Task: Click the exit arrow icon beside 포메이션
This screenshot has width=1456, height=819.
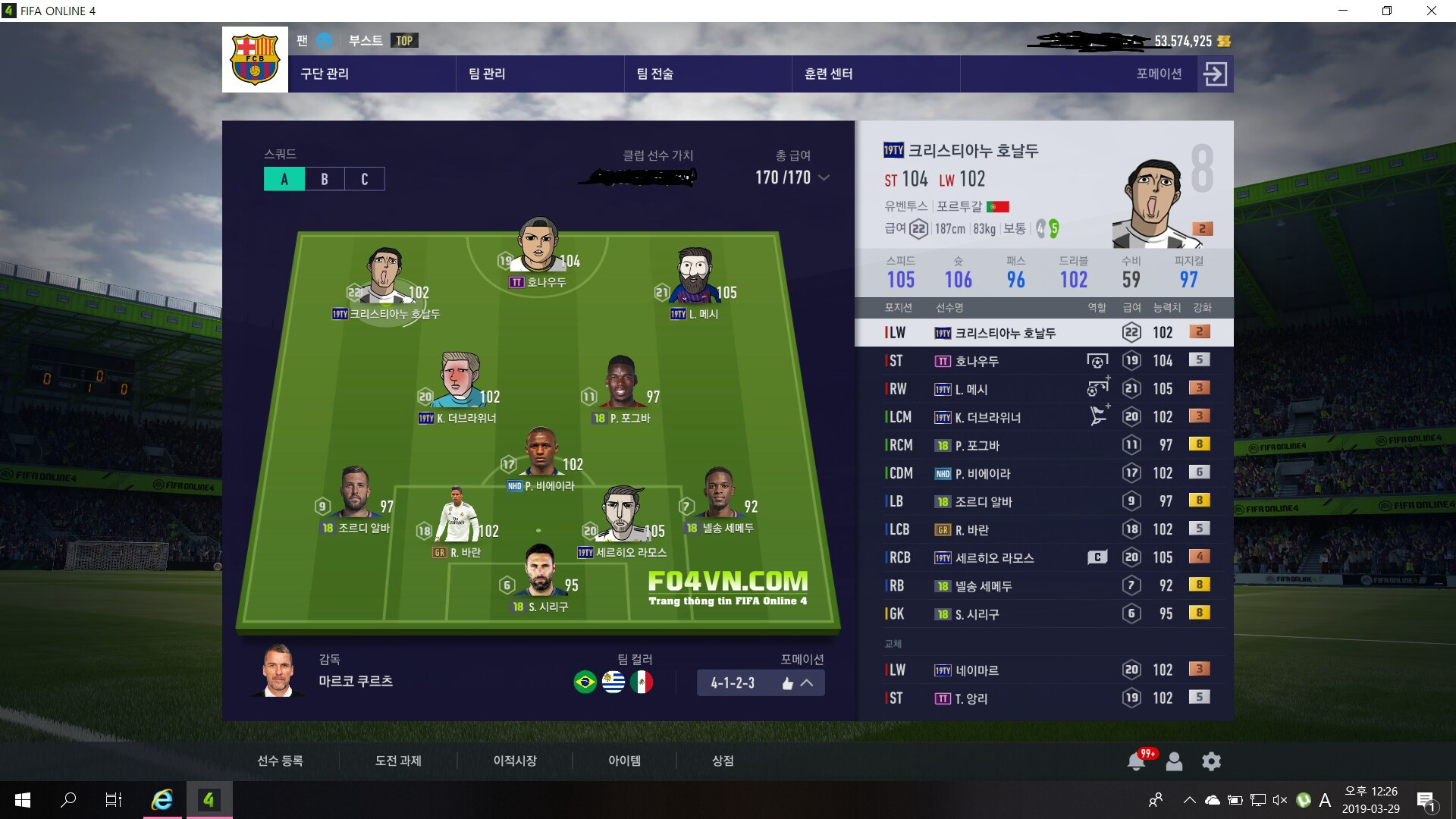Action: (1215, 74)
